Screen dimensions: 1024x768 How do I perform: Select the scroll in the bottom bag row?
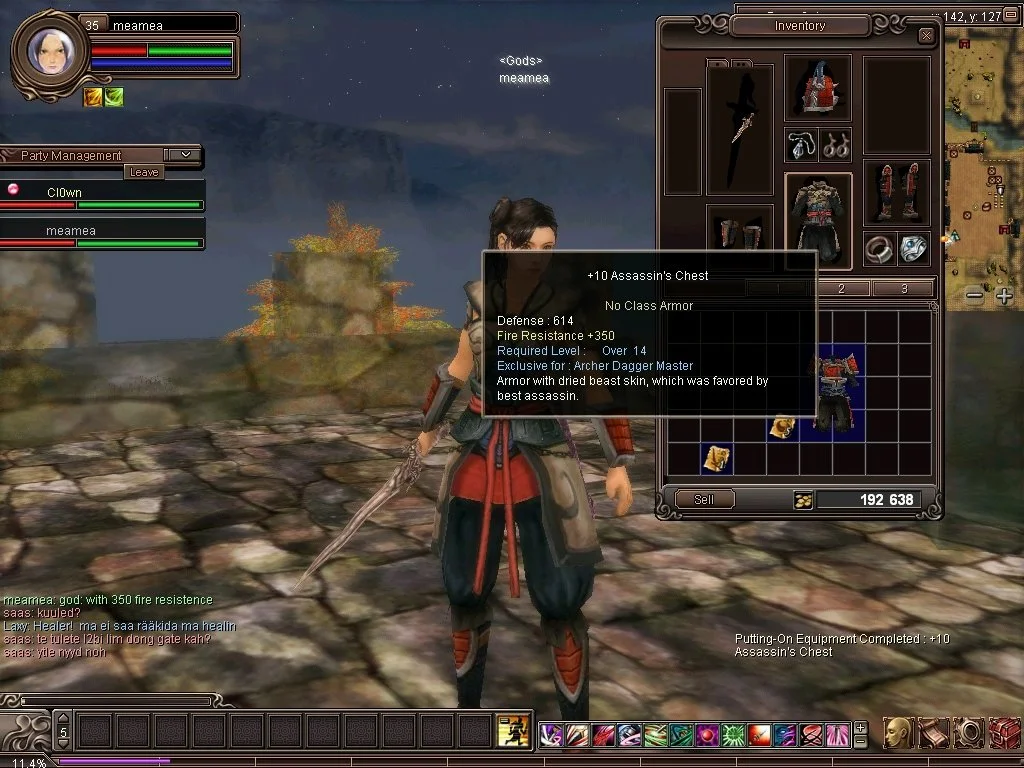point(716,458)
